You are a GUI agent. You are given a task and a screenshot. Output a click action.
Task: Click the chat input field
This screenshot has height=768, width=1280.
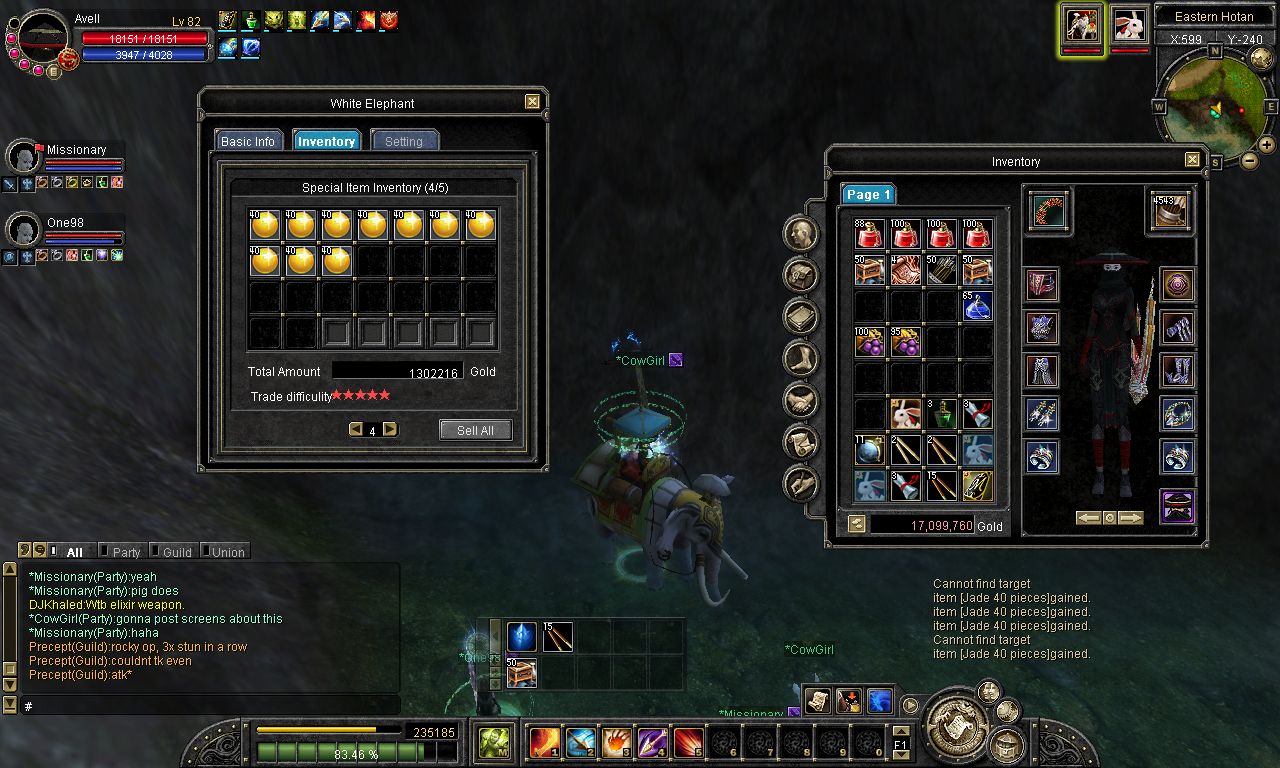click(210, 706)
